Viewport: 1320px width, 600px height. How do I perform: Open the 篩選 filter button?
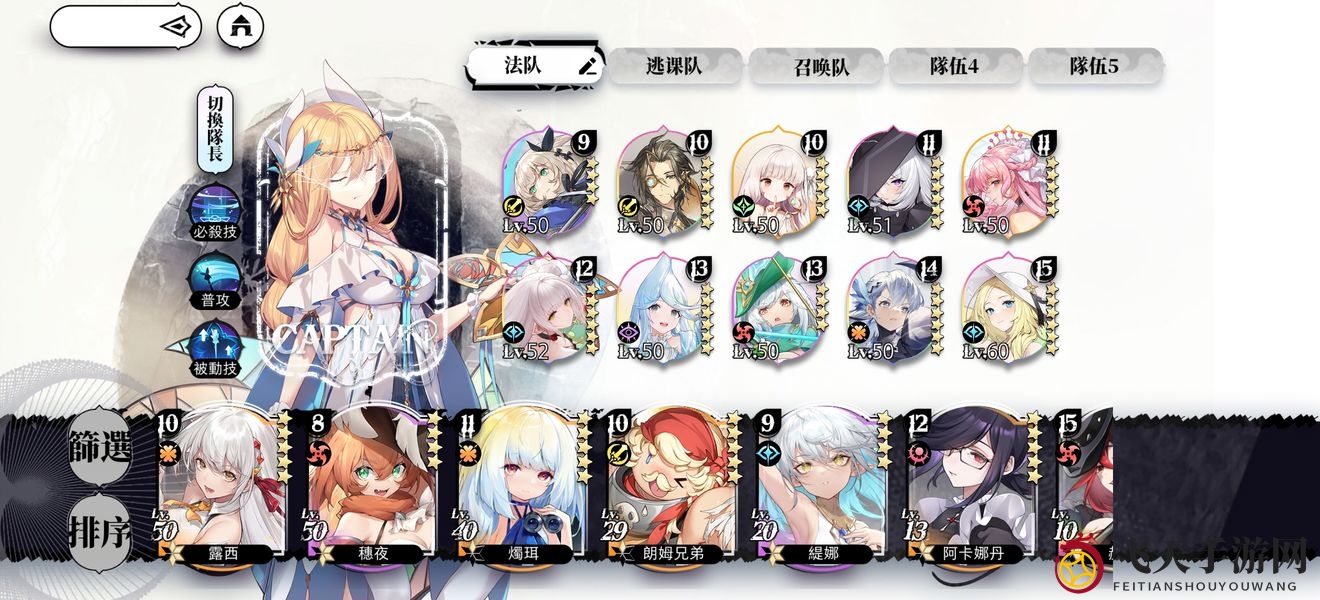pyautogui.click(x=100, y=448)
